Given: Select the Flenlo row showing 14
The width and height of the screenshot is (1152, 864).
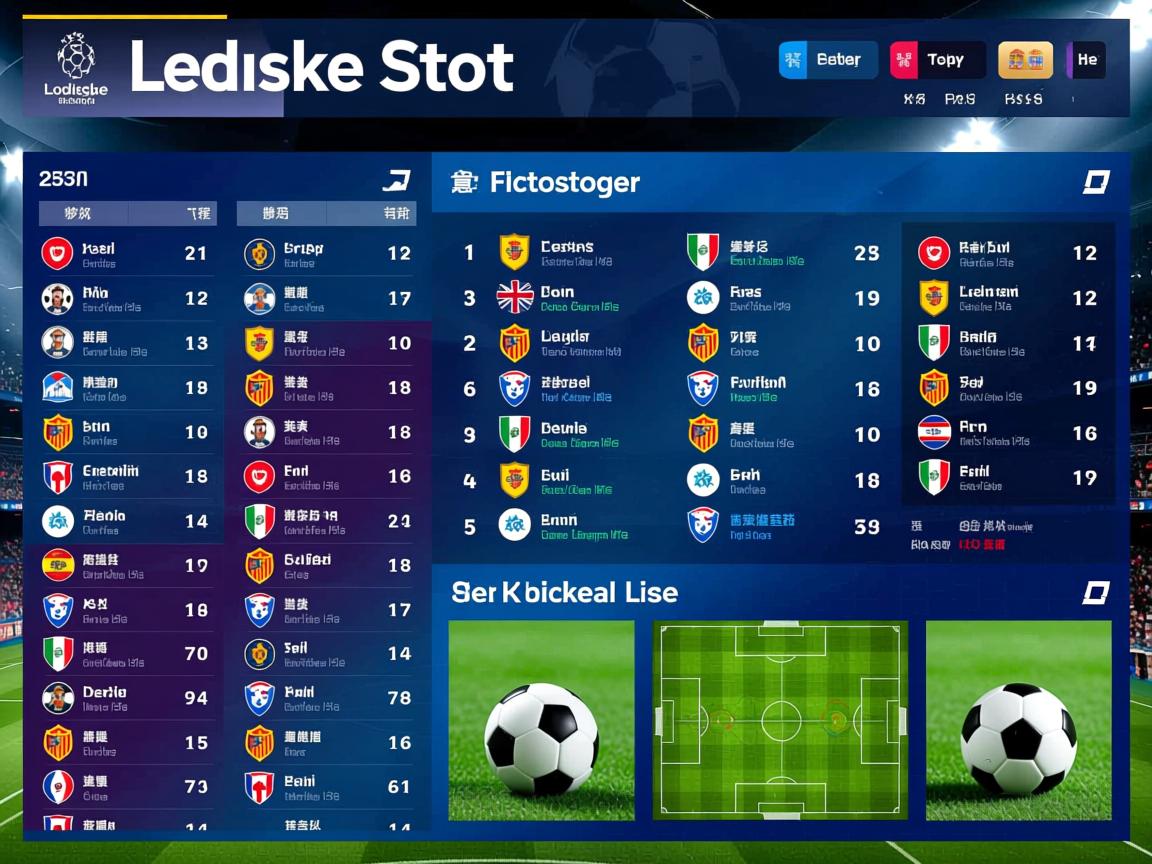Looking at the screenshot, I should click(125, 521).
